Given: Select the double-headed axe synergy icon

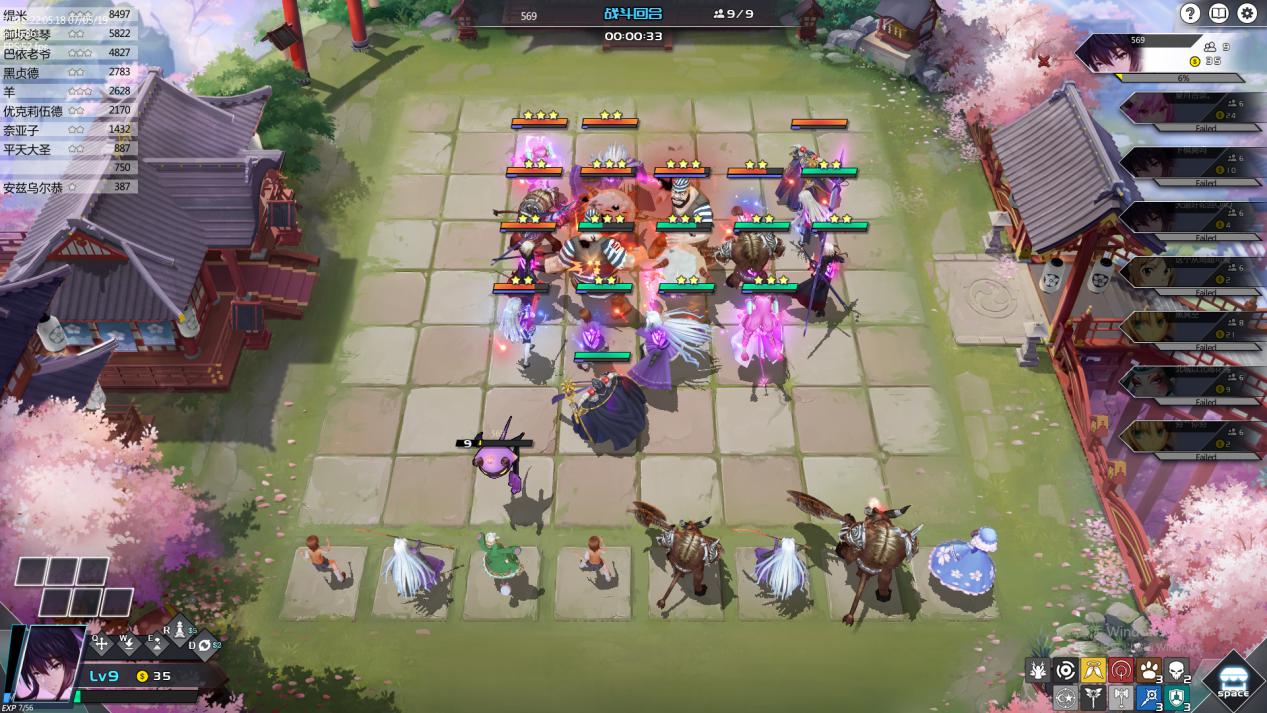Looking at the screenshot, I should pyautogui.click(x=1122, y=697).
